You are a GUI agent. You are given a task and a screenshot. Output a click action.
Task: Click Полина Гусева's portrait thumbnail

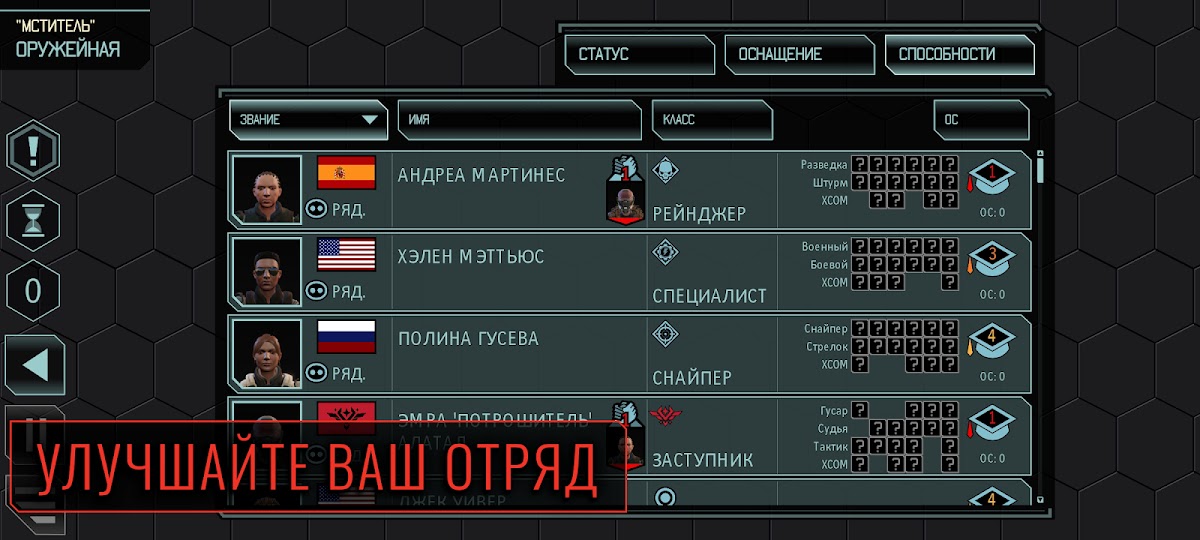click(267, 353)
